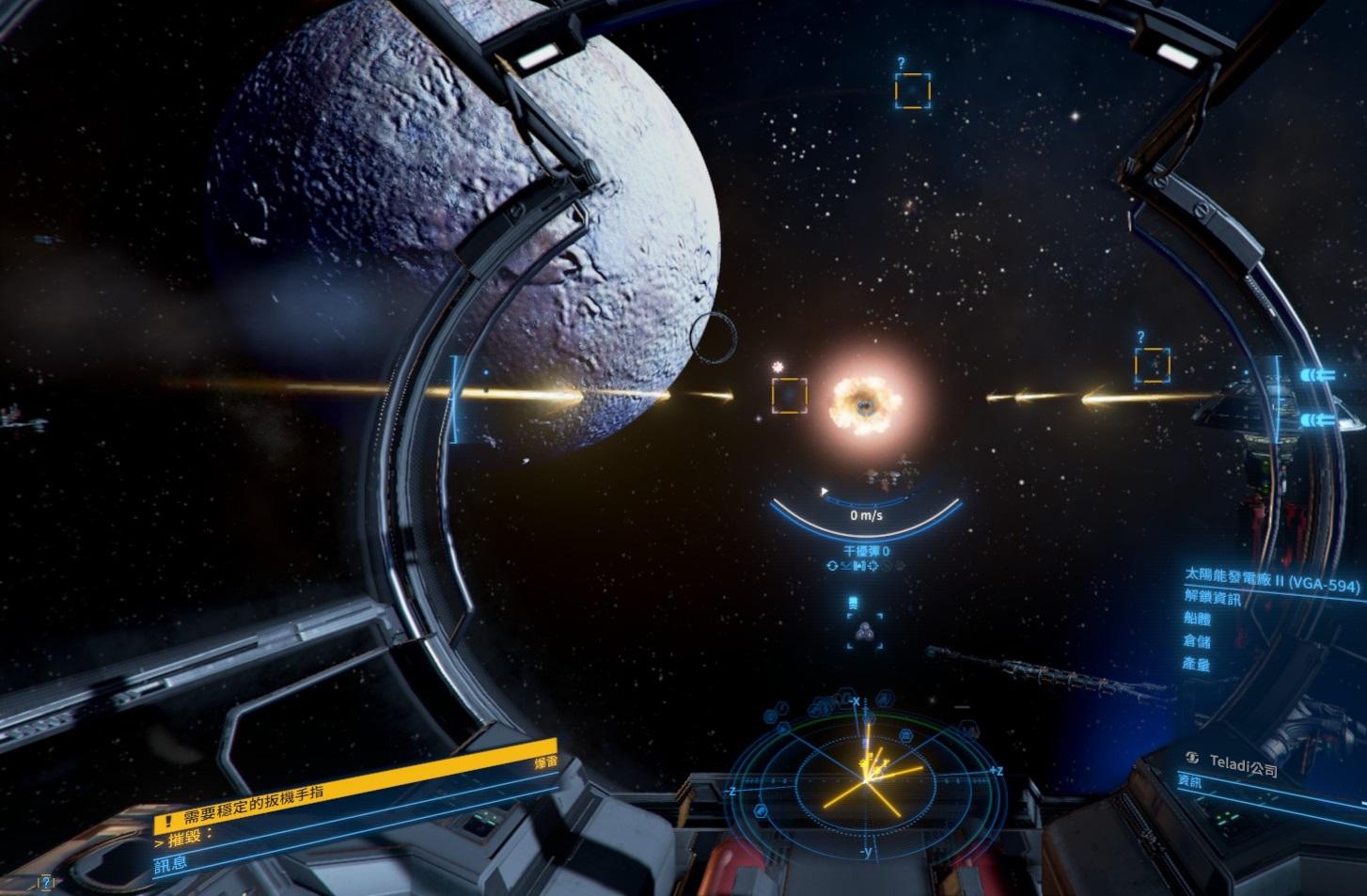Viewport: 1367px width, 896px height.
Task: Click the question mark help icon
Action: tap(45, 883)
